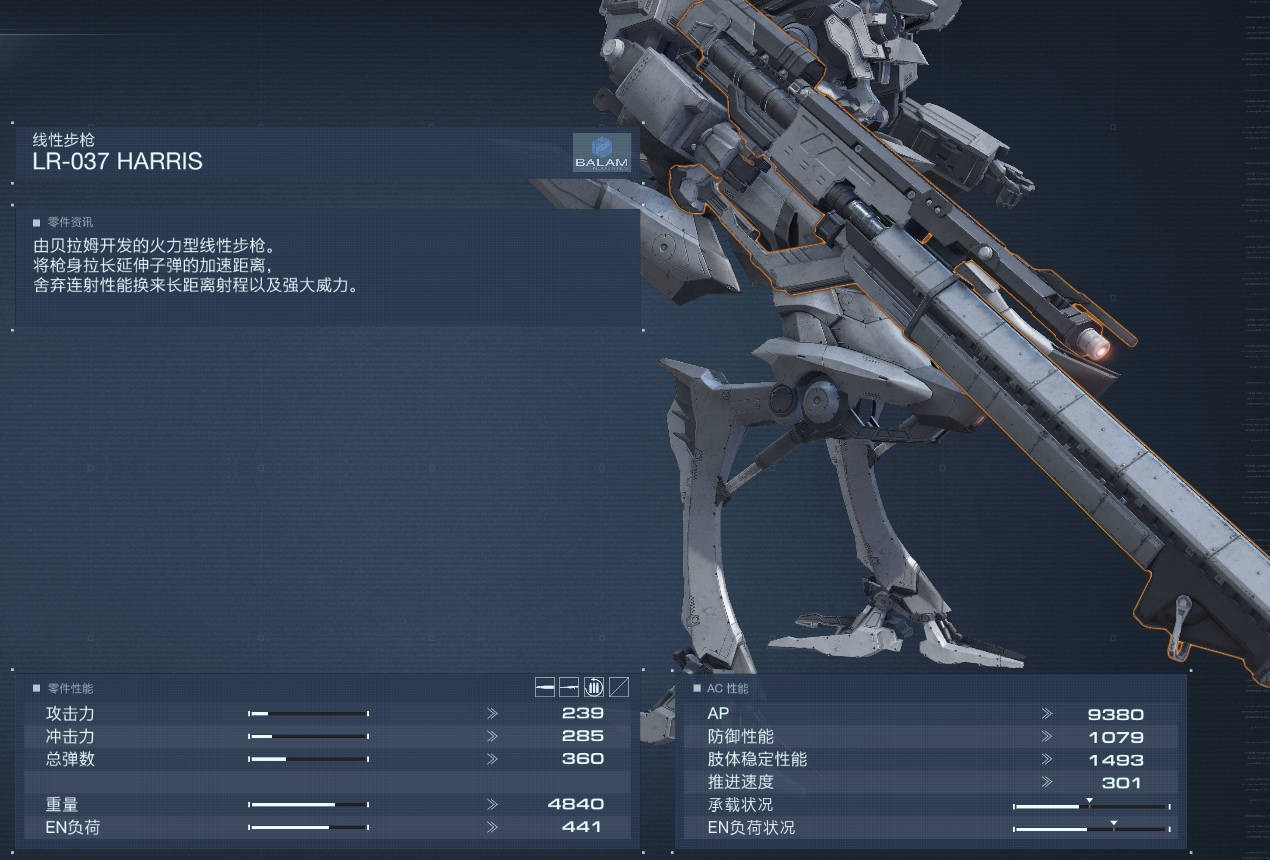Highlight the 攻击力 stat row
Viewport: 1270px width, 860px height.
pos(327,714)
